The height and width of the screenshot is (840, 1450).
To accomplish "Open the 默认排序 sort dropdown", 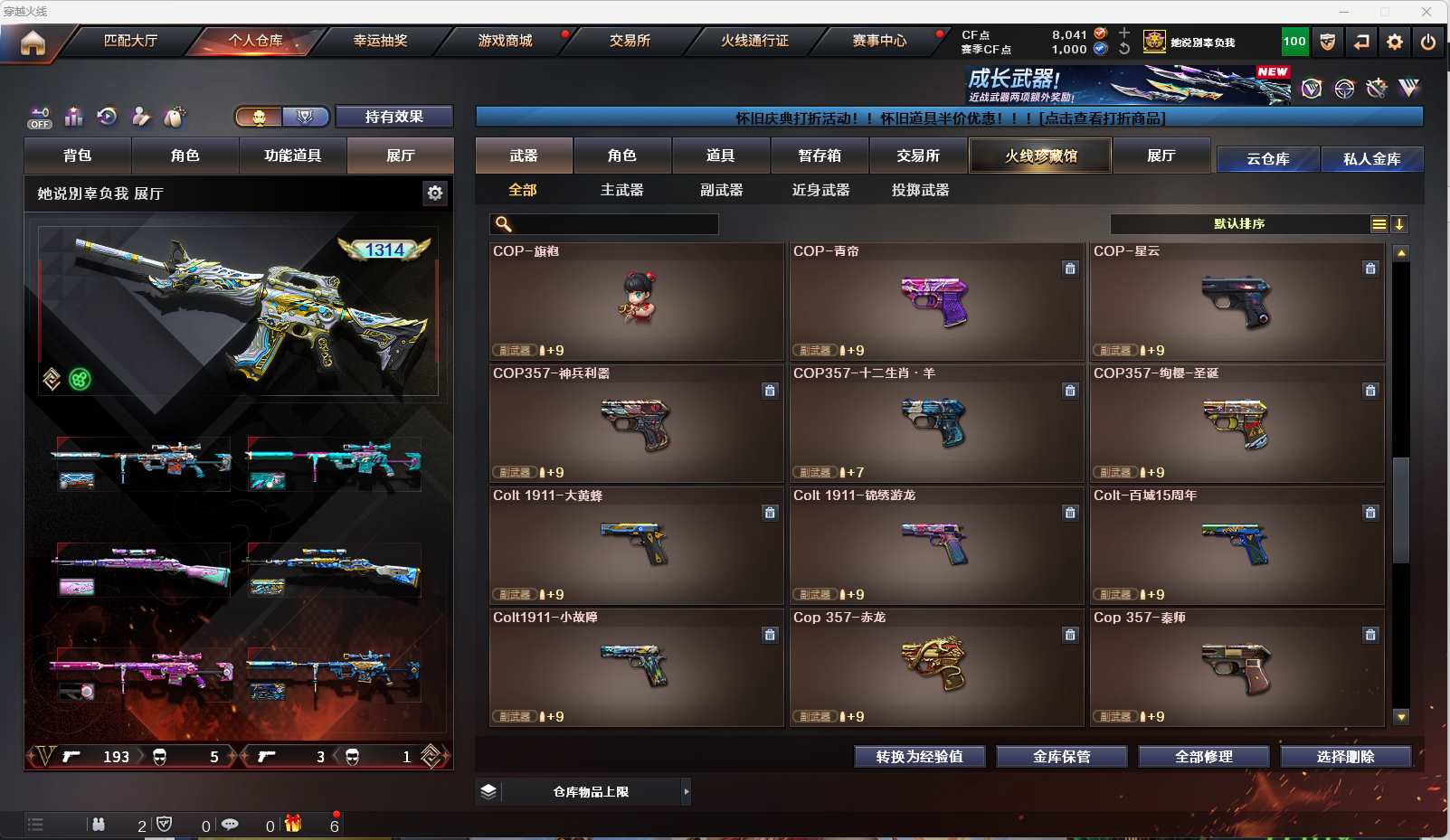I will pos(1239,224).
